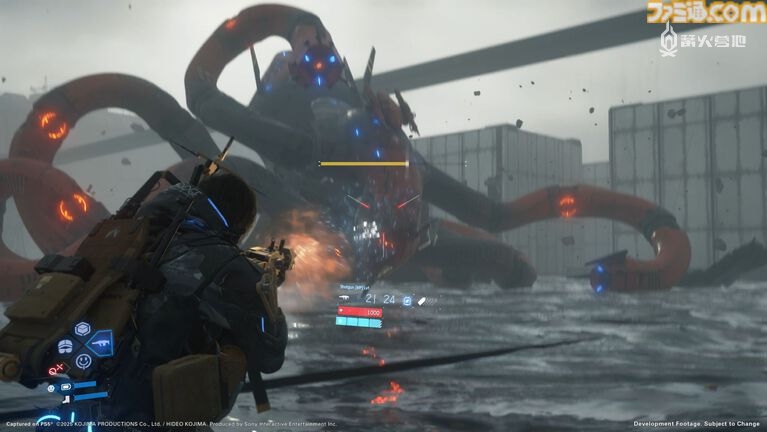The height and width of the screenshot is (432, 767).
Task: Select the highlighted gun slot in the item wheel
Action: click(100, 345)
